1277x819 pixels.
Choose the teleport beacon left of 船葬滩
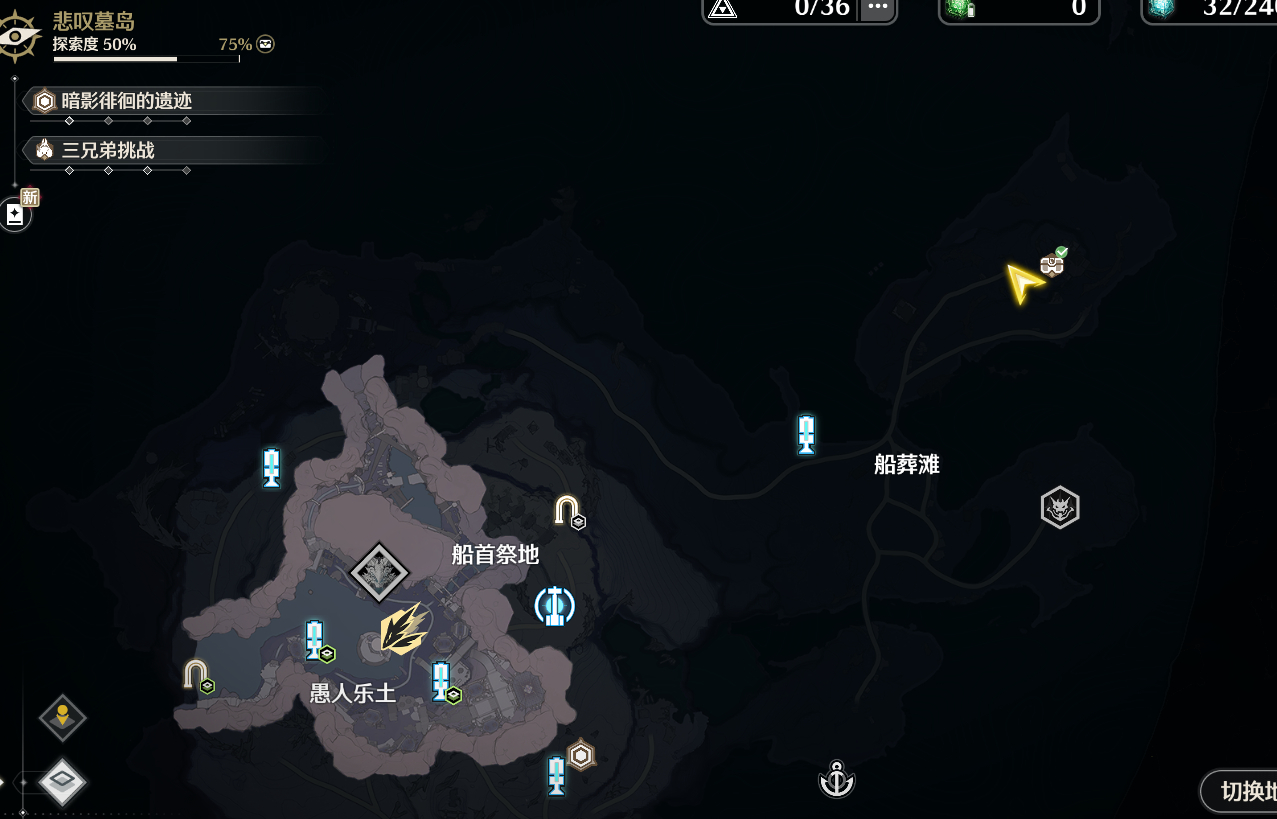[807, 435]
